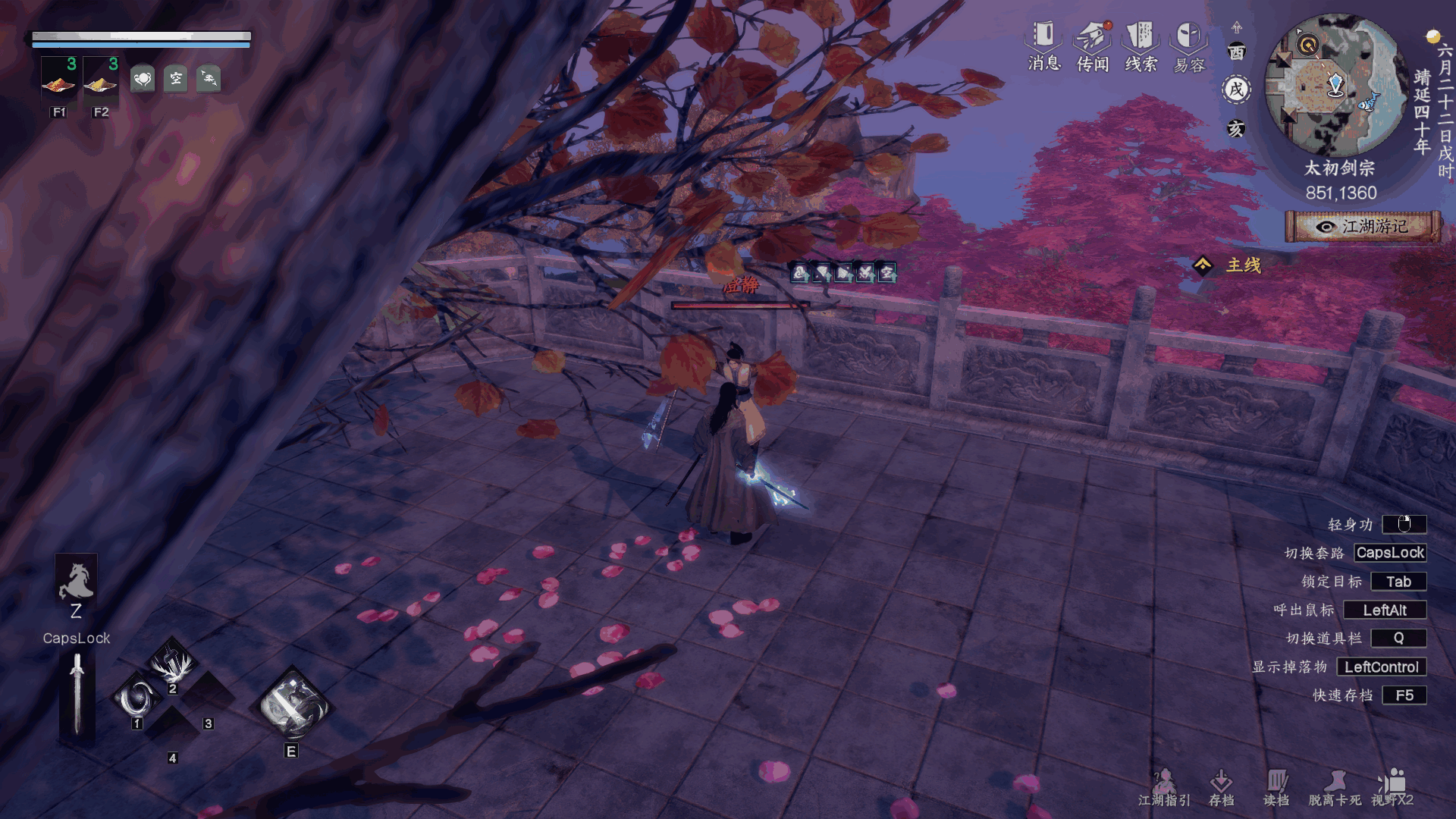The image size is (1456, 819).
Task: Click the 读档 load game button
Action: [x=1276, y=787]
